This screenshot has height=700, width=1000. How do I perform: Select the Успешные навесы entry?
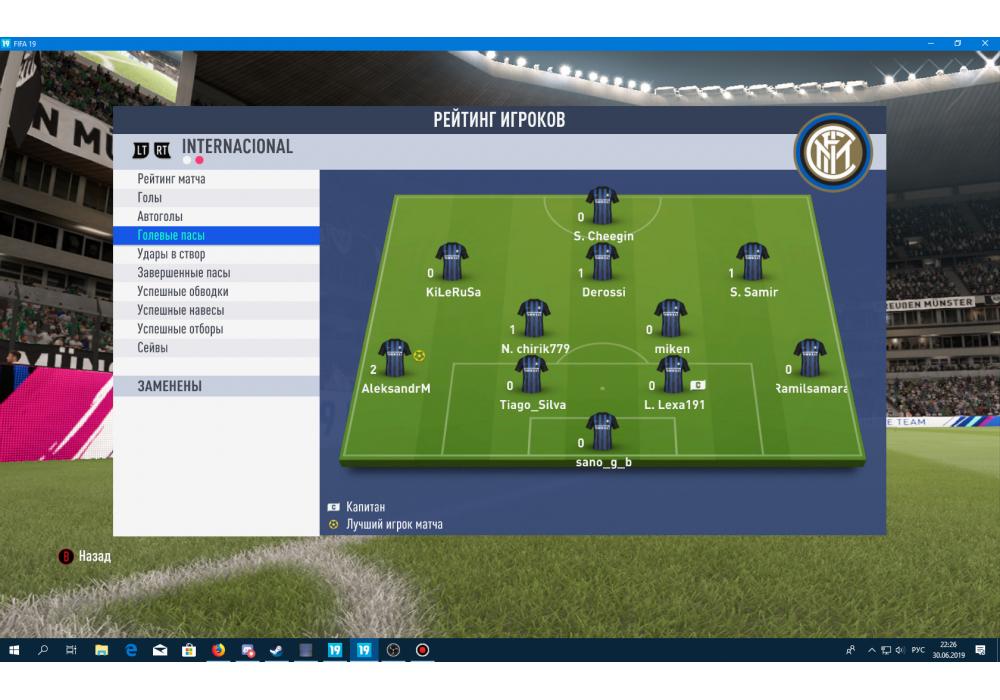(x=181, y=310)
